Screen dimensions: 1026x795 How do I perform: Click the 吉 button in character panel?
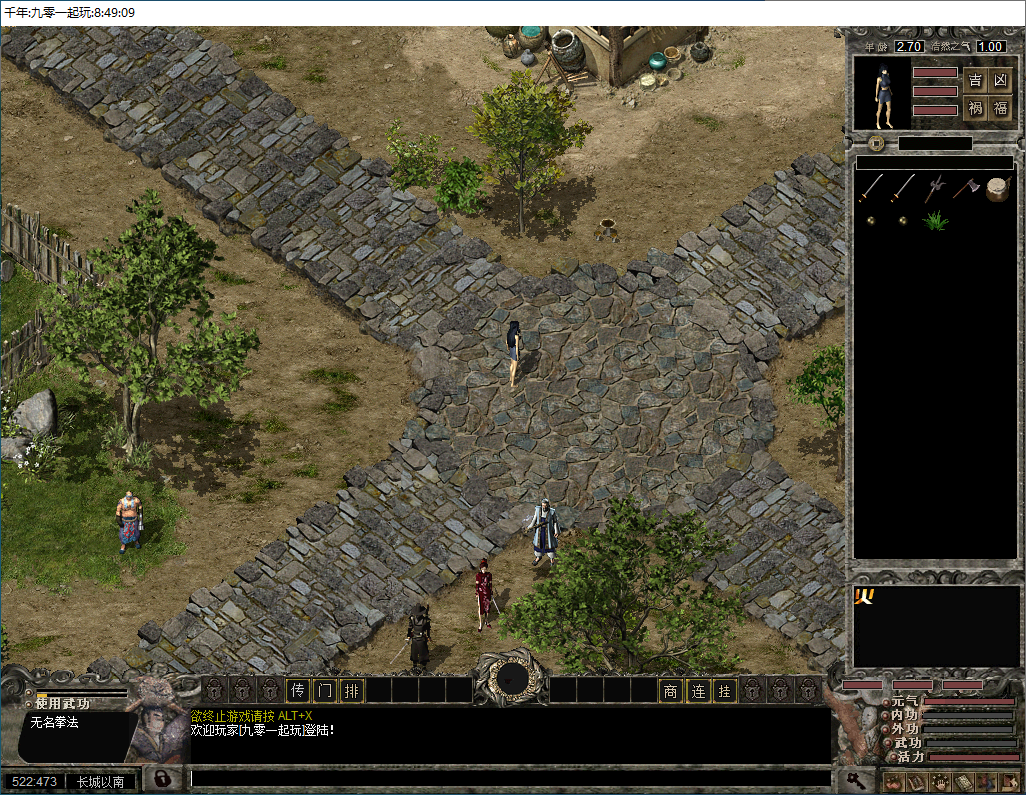click(975, 81)
